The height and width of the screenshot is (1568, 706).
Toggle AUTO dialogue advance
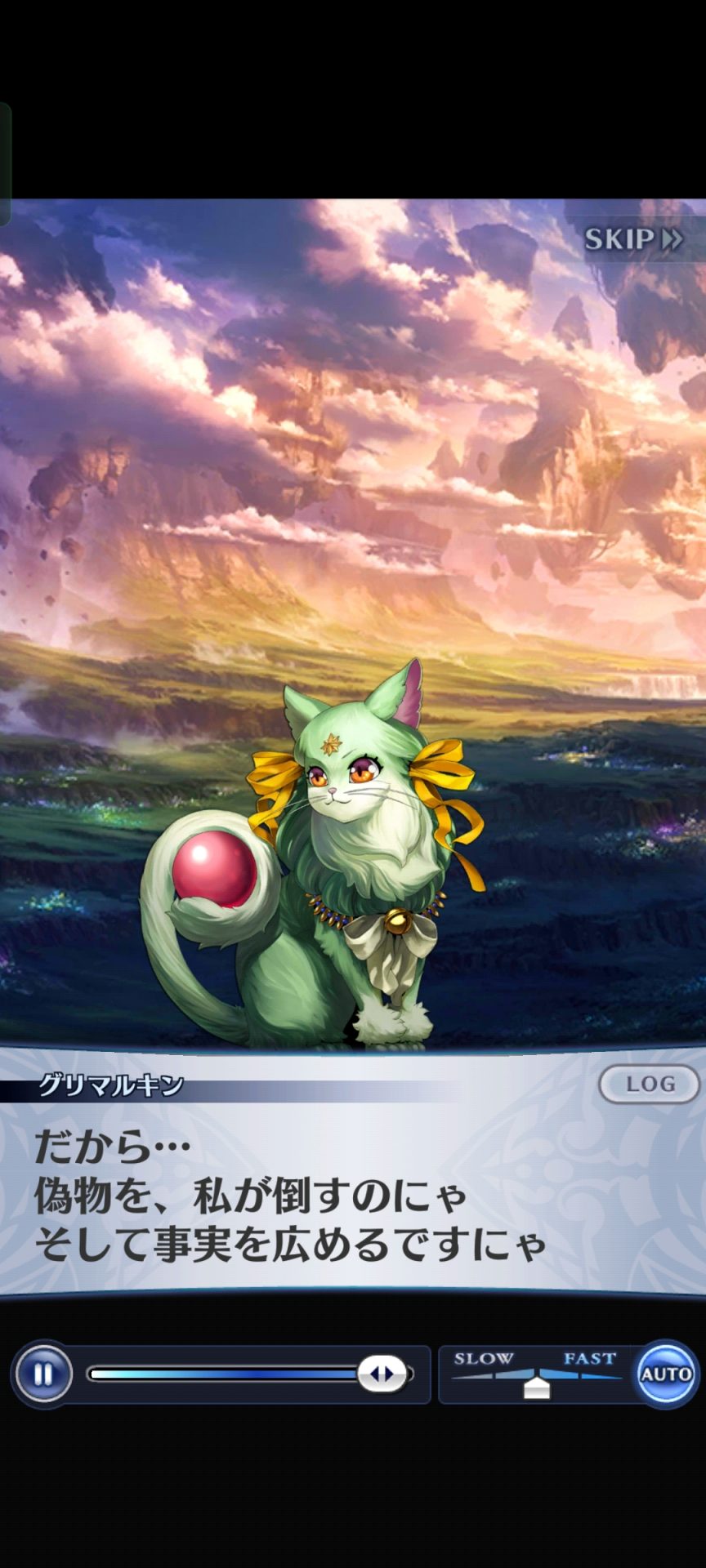[x=665, y=1374]
